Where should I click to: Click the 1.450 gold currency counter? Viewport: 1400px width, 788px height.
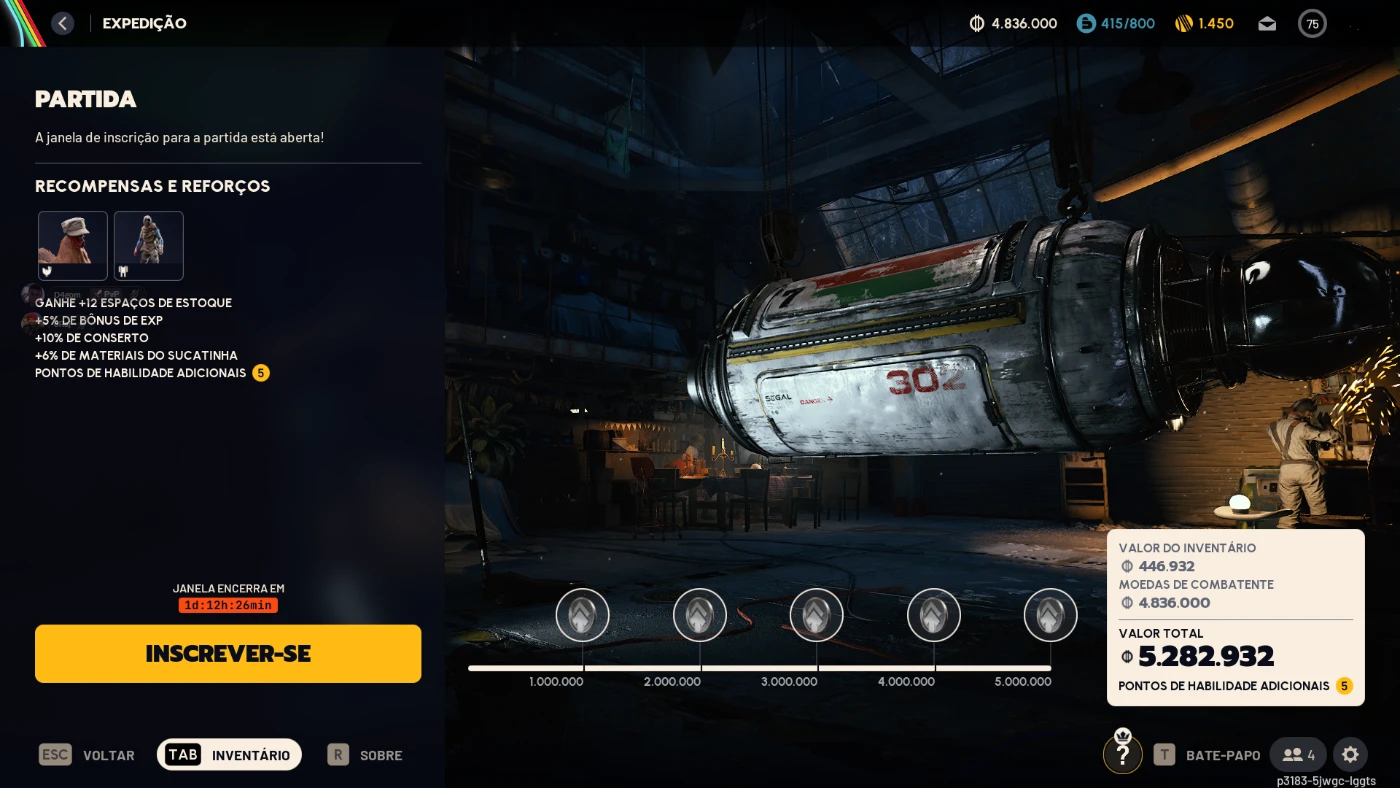coord(1204,23)
